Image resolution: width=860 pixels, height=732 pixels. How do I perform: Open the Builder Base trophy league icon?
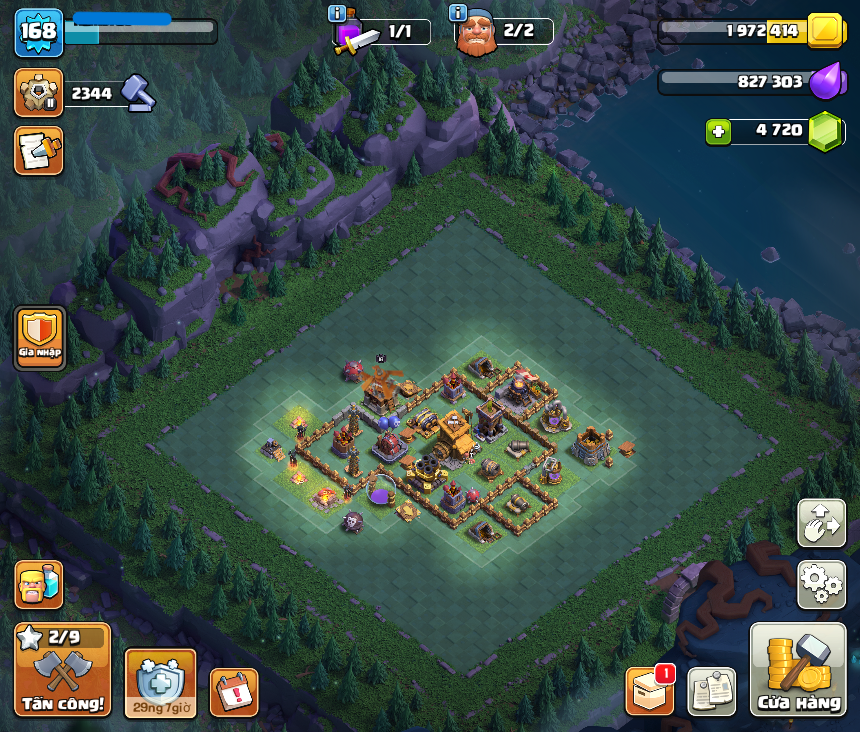point(39,93)
